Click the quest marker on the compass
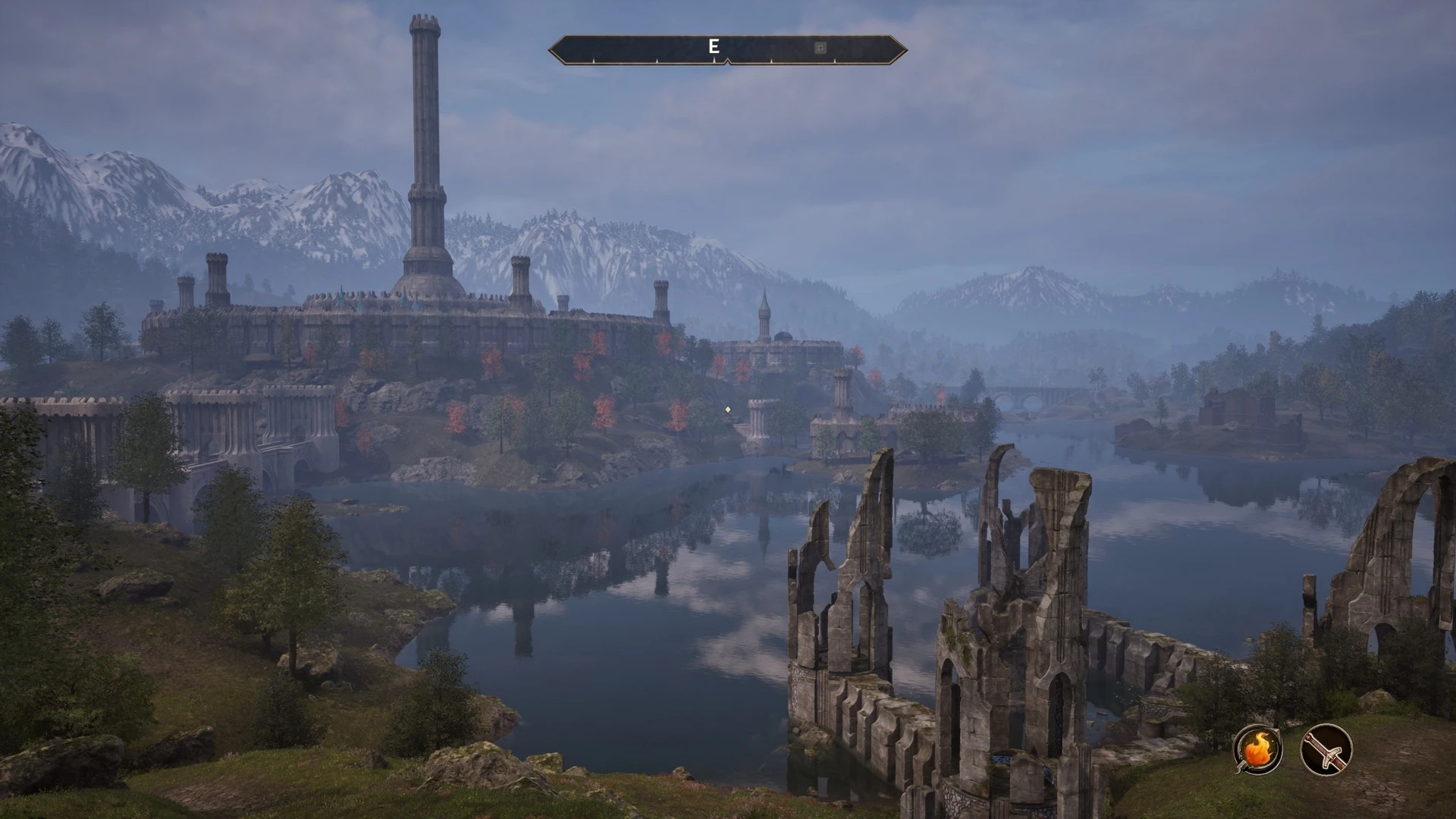 point(821,47)
